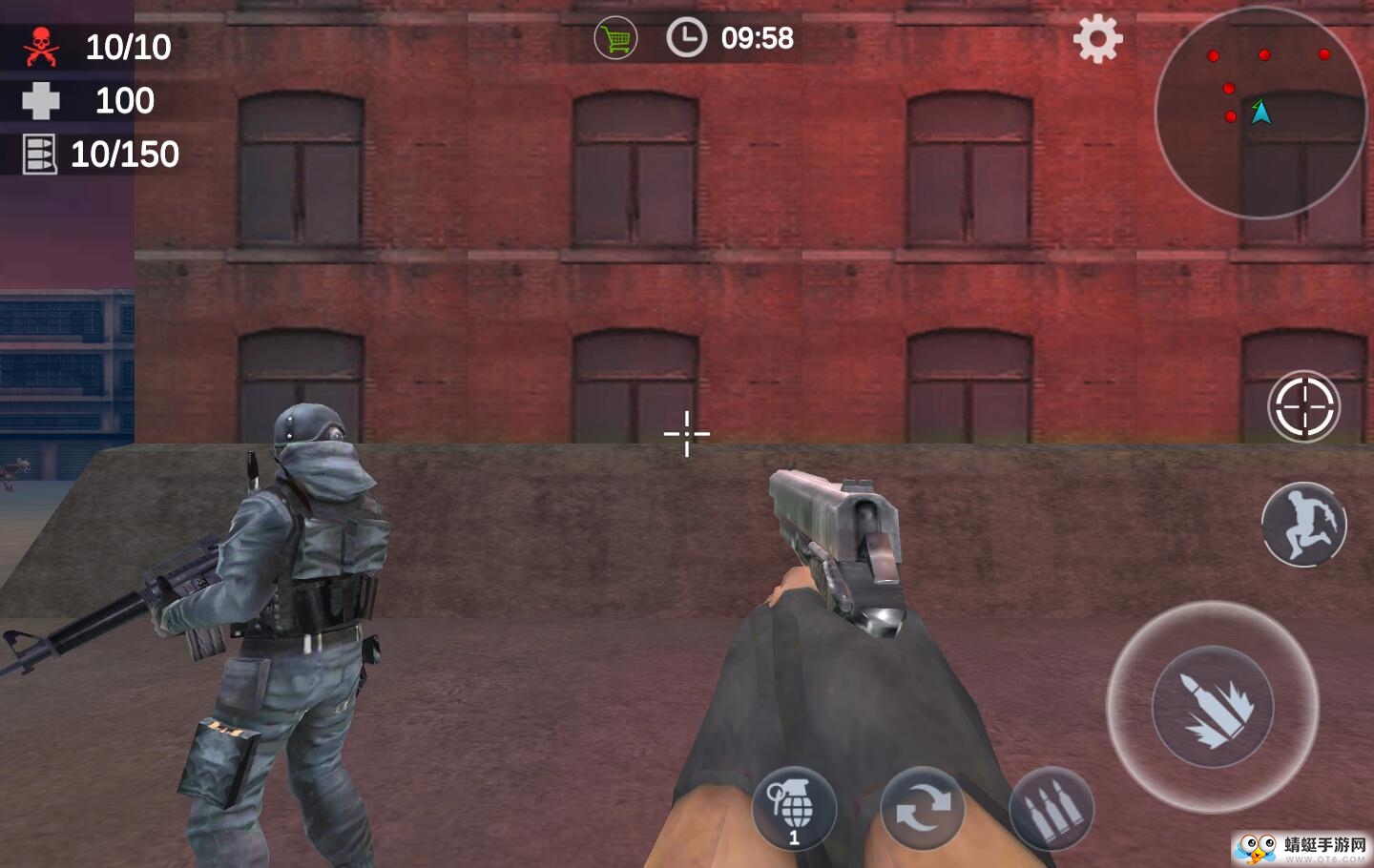Click the crosshair at screen center
This screenshot has height=868, width=1374.
pos(686,434)
